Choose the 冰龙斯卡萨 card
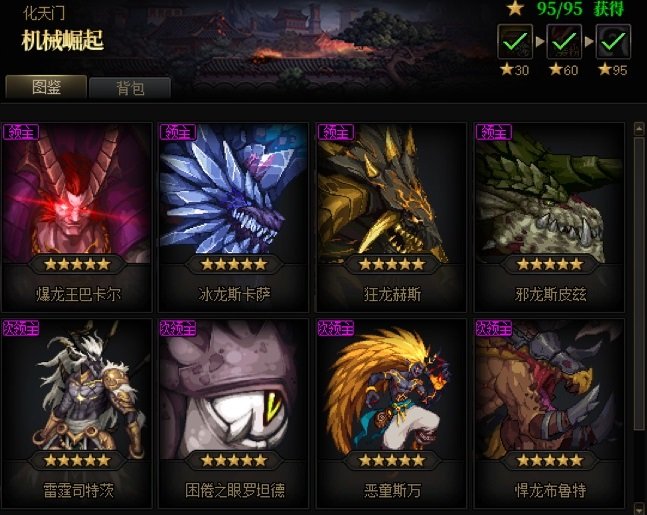Viewport: 647px width, 515px height. (x=234, y=213)
